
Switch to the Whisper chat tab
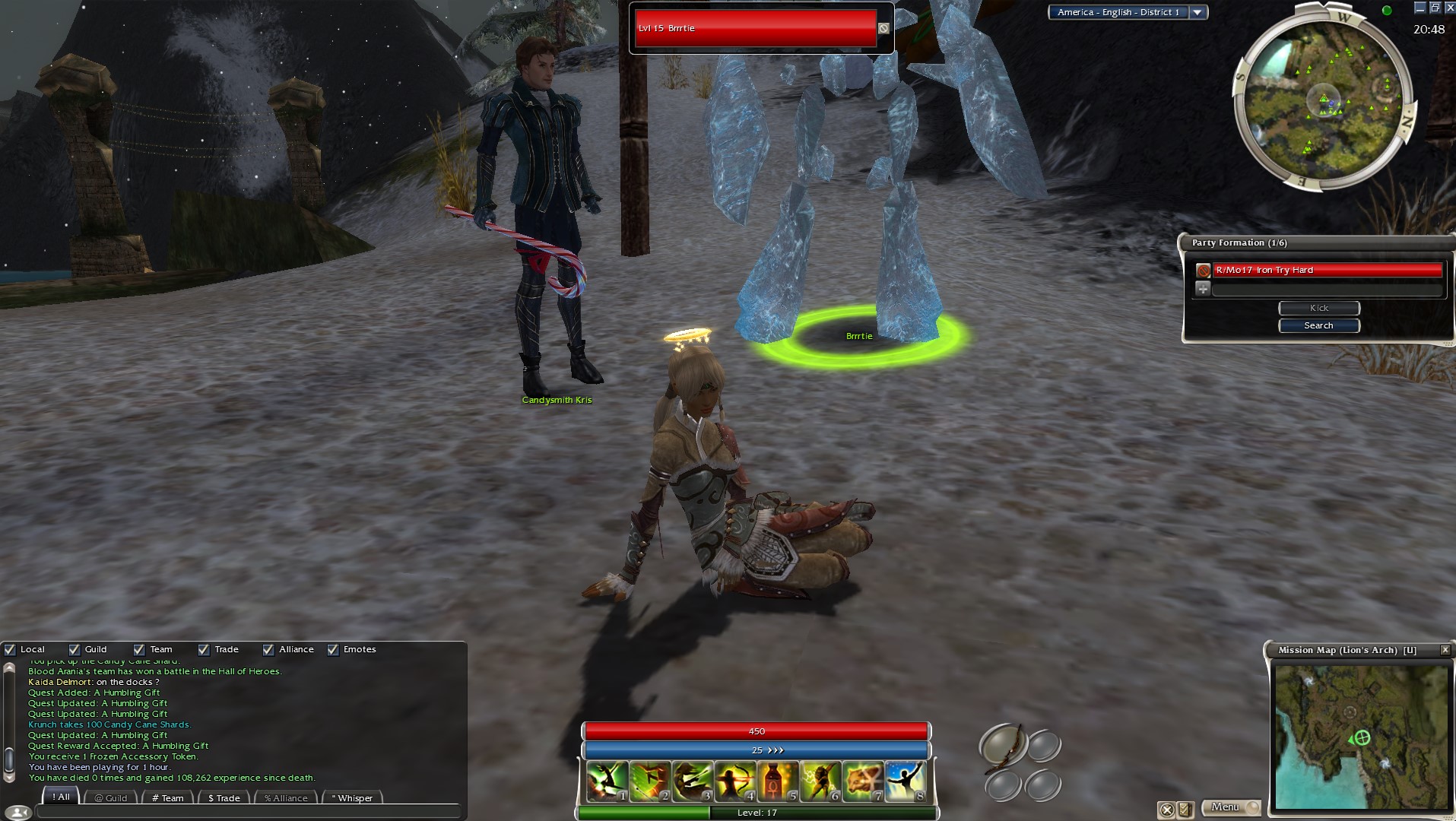pos(353,797)
